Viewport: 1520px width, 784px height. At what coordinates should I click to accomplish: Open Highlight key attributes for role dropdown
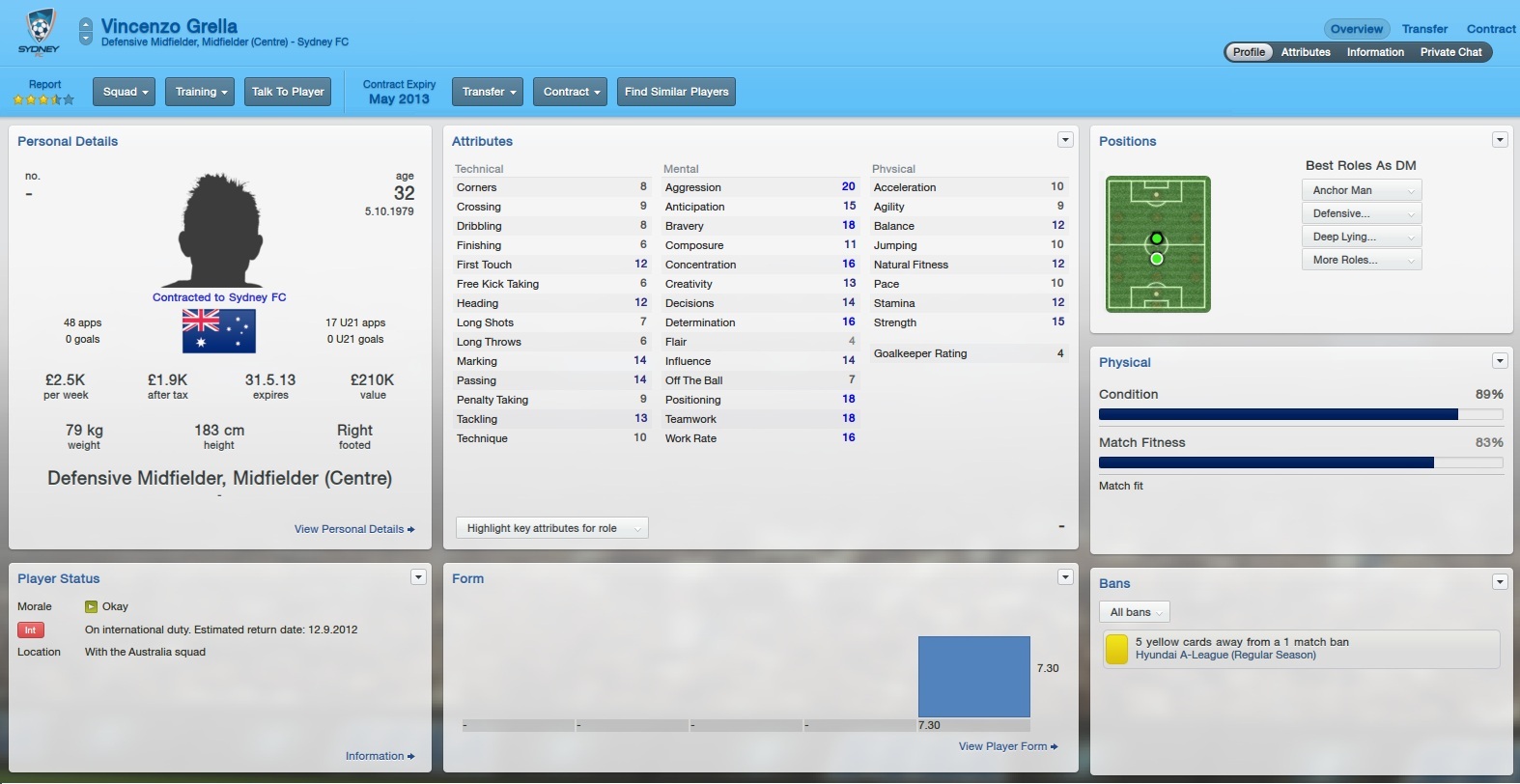[551, 528]
